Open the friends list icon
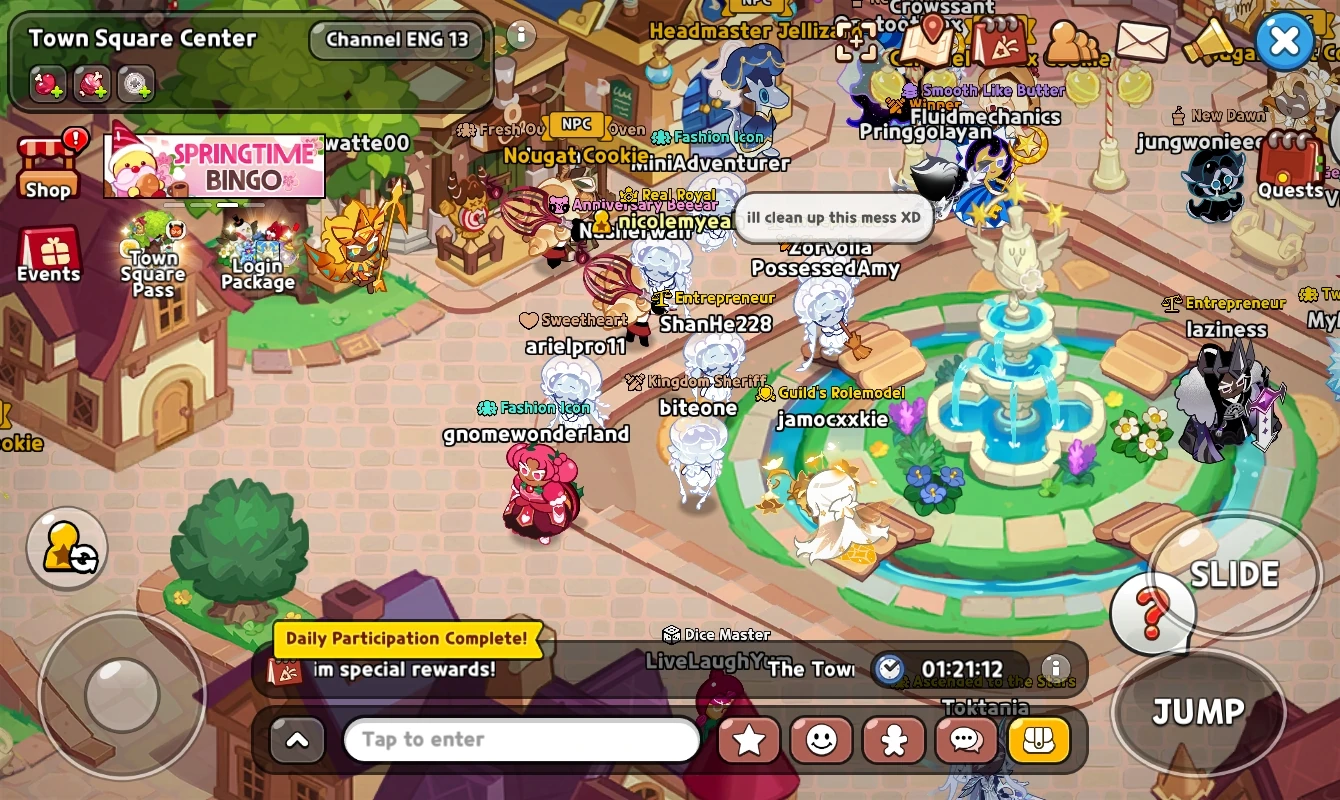The height and width of the screenshot is (800, 1340). click(1072, 42)
